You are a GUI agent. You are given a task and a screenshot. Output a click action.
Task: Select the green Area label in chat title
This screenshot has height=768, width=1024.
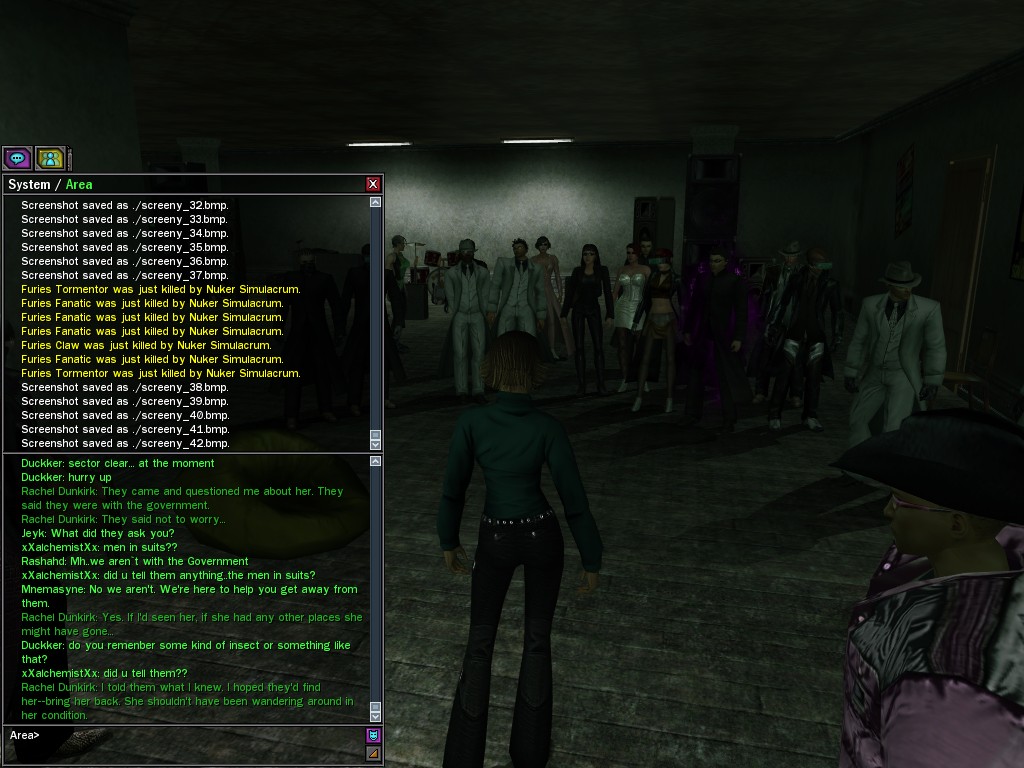coord(79,185)
